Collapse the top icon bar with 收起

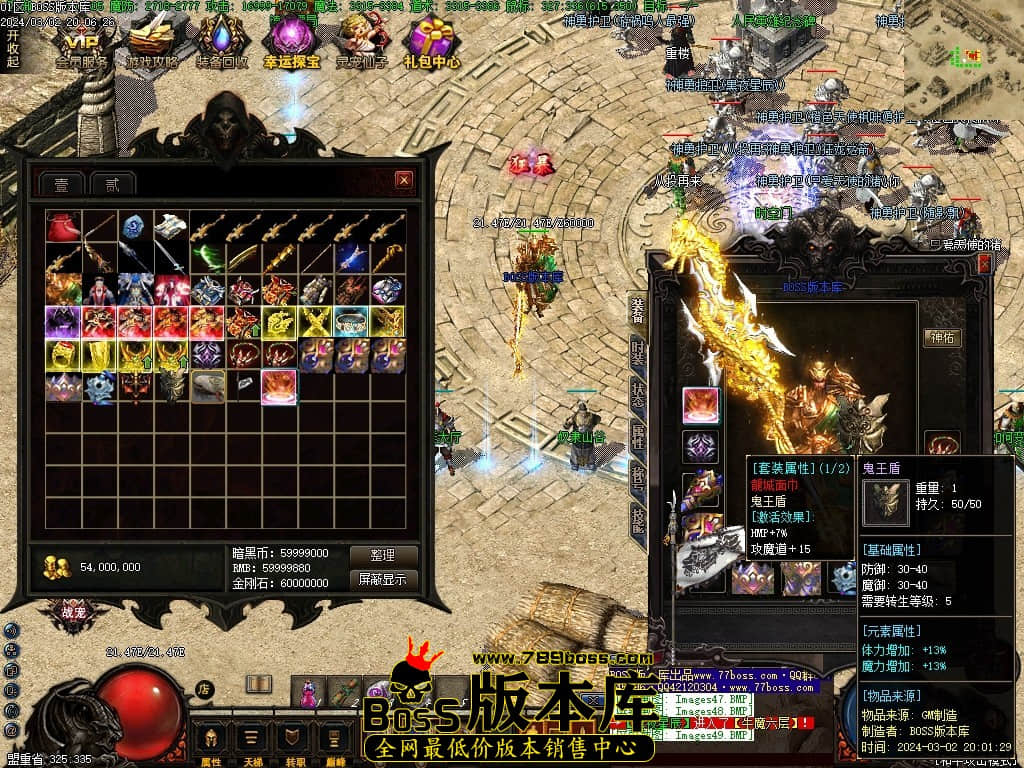tap(12, 48)
